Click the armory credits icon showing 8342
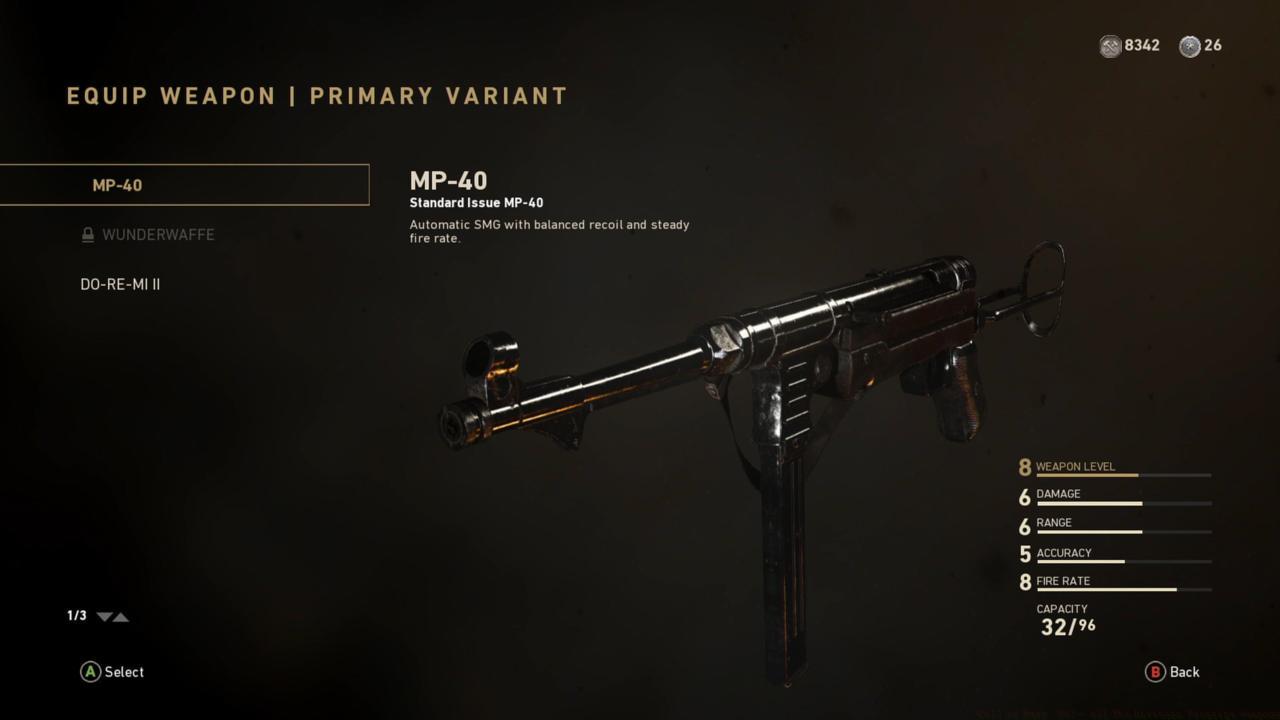The width and height of the screenshot is (1280, 720). coord(1109,45)
